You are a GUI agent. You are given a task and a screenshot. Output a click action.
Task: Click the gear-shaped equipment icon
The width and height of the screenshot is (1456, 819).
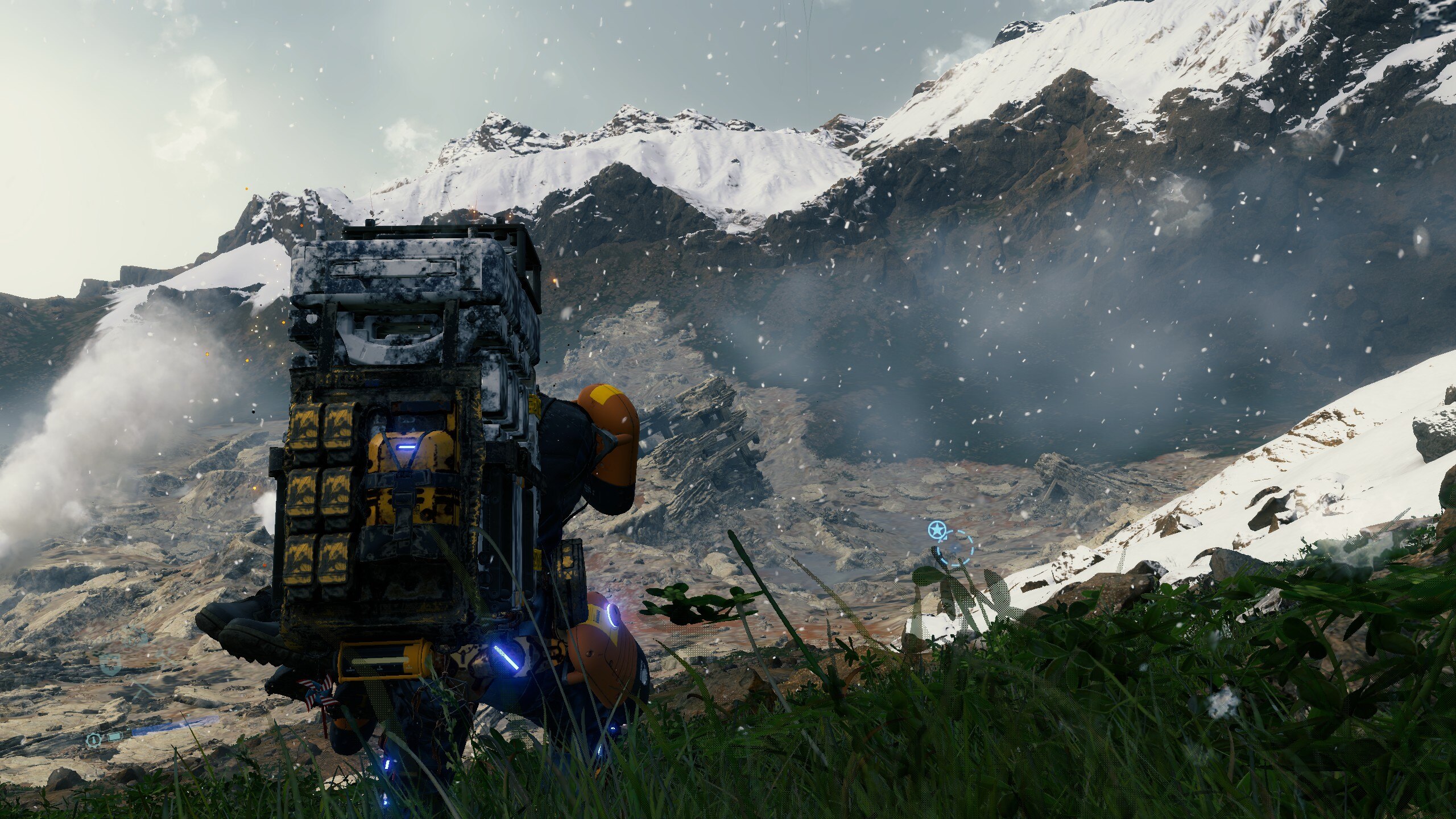point(93,740)
